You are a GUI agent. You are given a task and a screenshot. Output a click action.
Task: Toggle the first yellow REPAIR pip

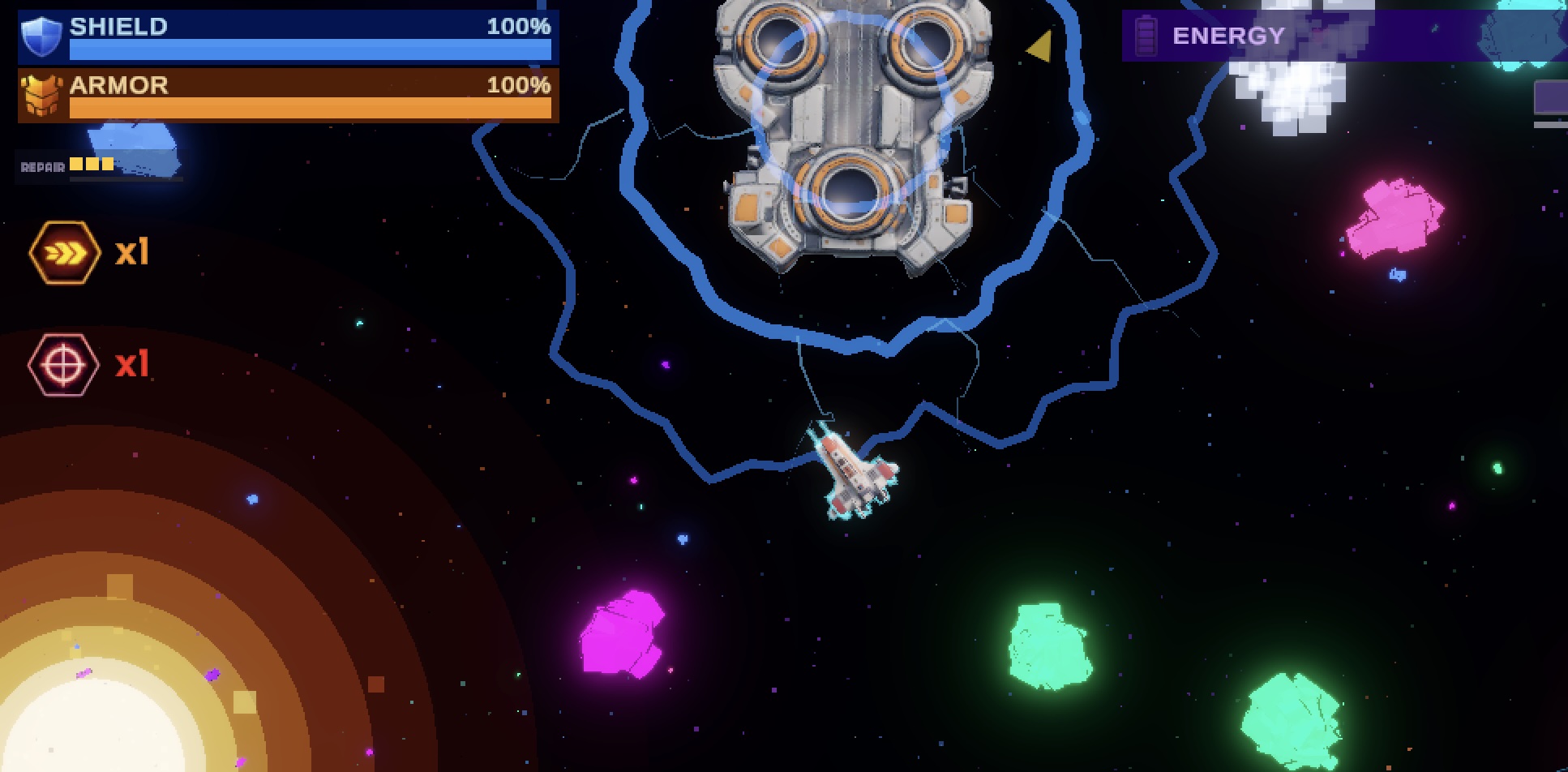tap(75, 164)
